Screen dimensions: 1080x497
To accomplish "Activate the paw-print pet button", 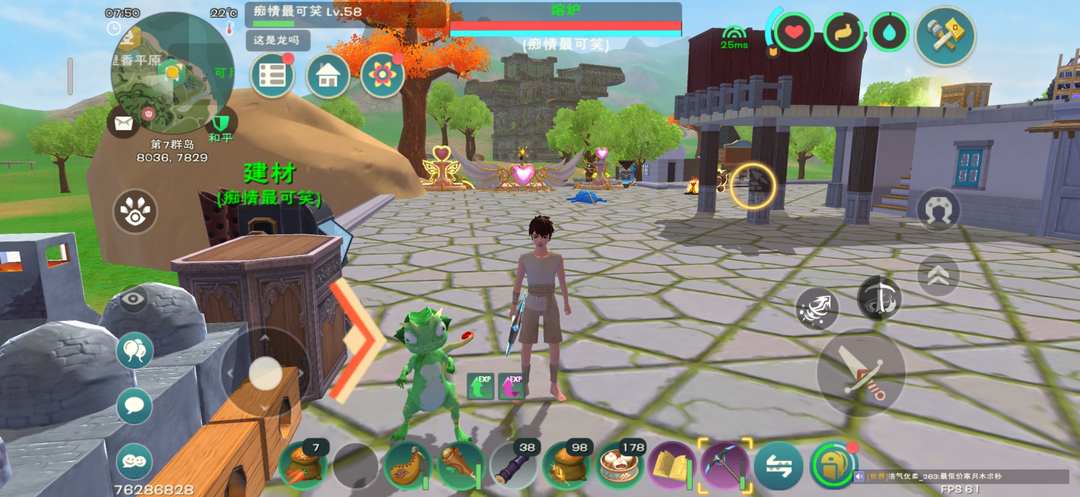I will pos(135,211).
